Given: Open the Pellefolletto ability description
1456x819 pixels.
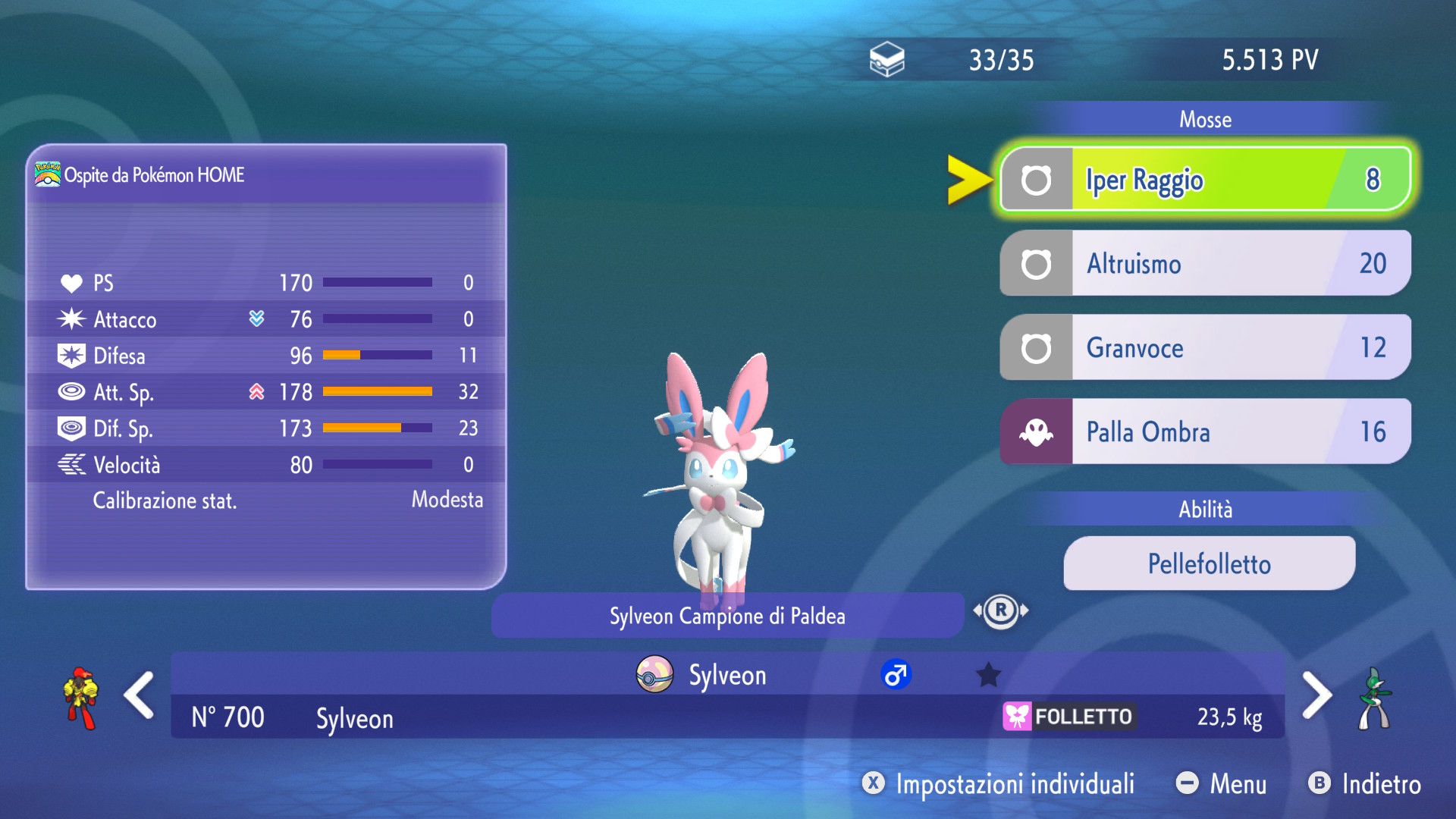Looking at the screenshot, I should coord(1209,564).
